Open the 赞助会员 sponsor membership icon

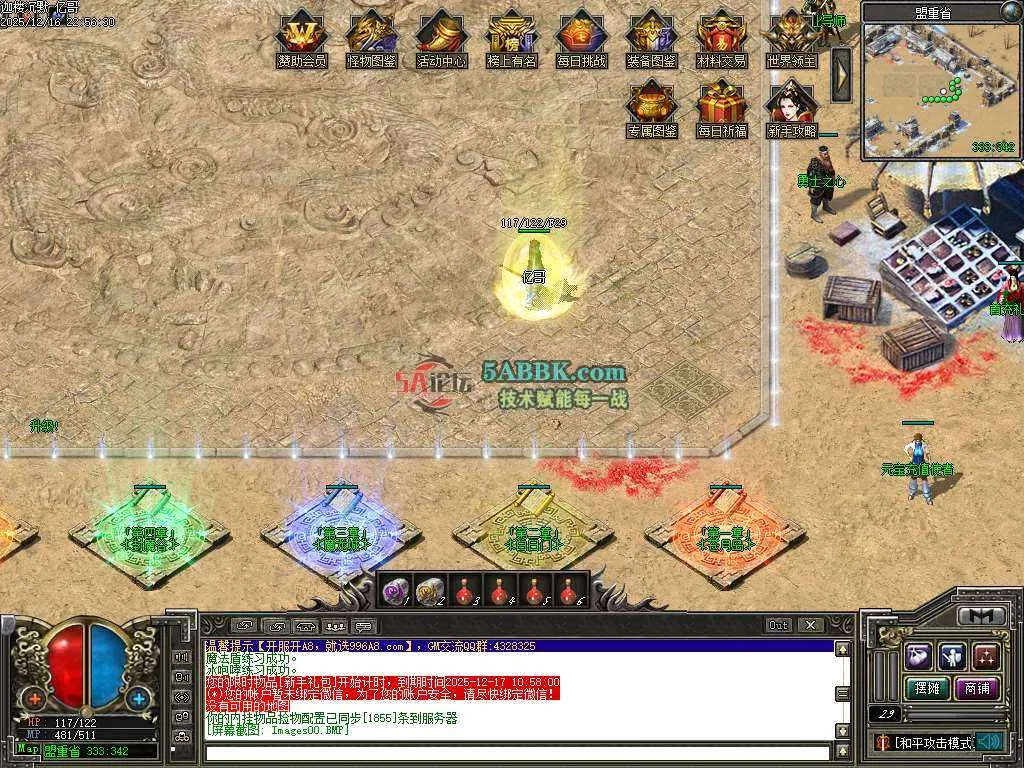(x=302, y=36)
